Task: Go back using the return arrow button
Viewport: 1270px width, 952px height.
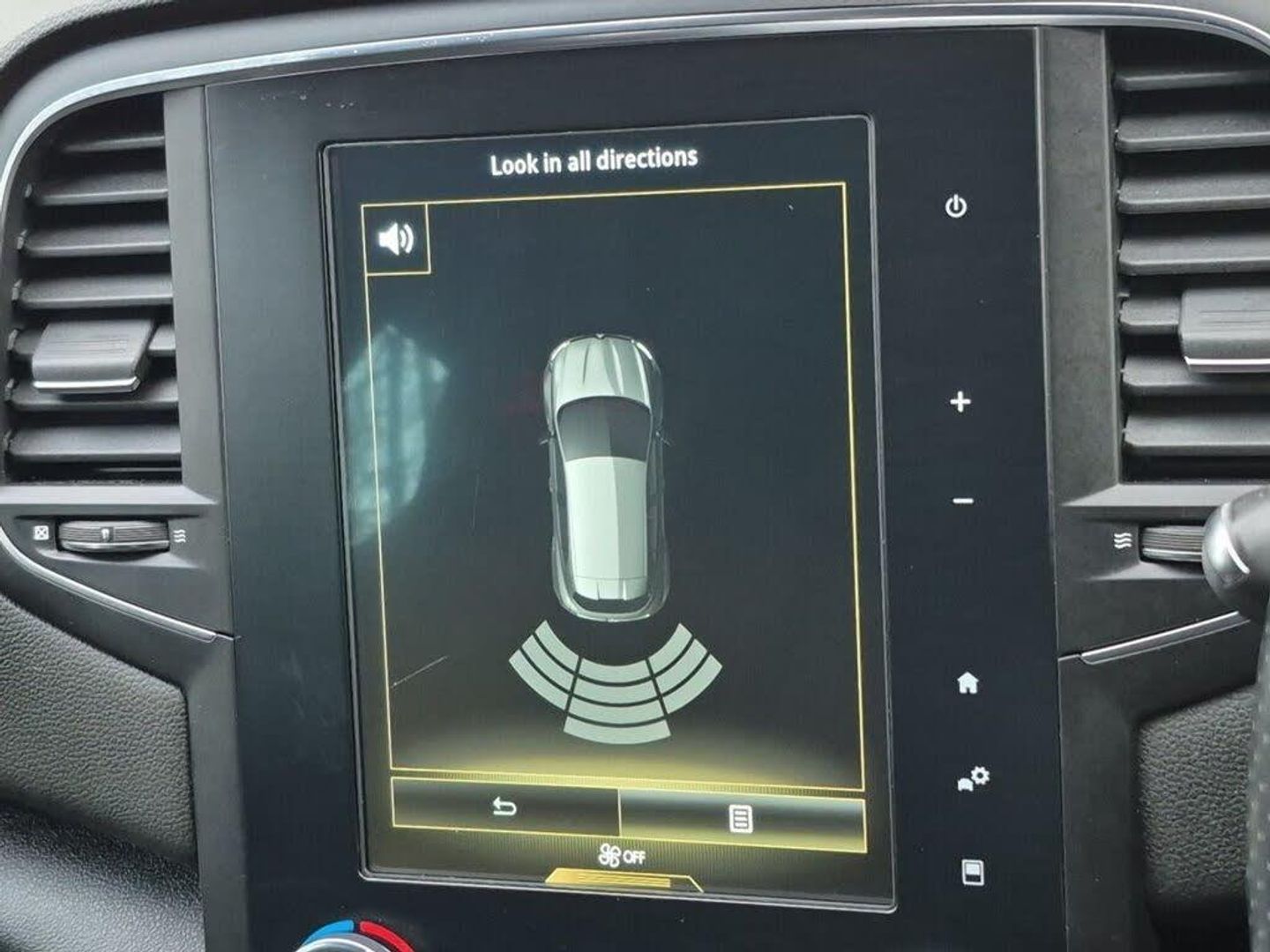Action: click(504, 807)
